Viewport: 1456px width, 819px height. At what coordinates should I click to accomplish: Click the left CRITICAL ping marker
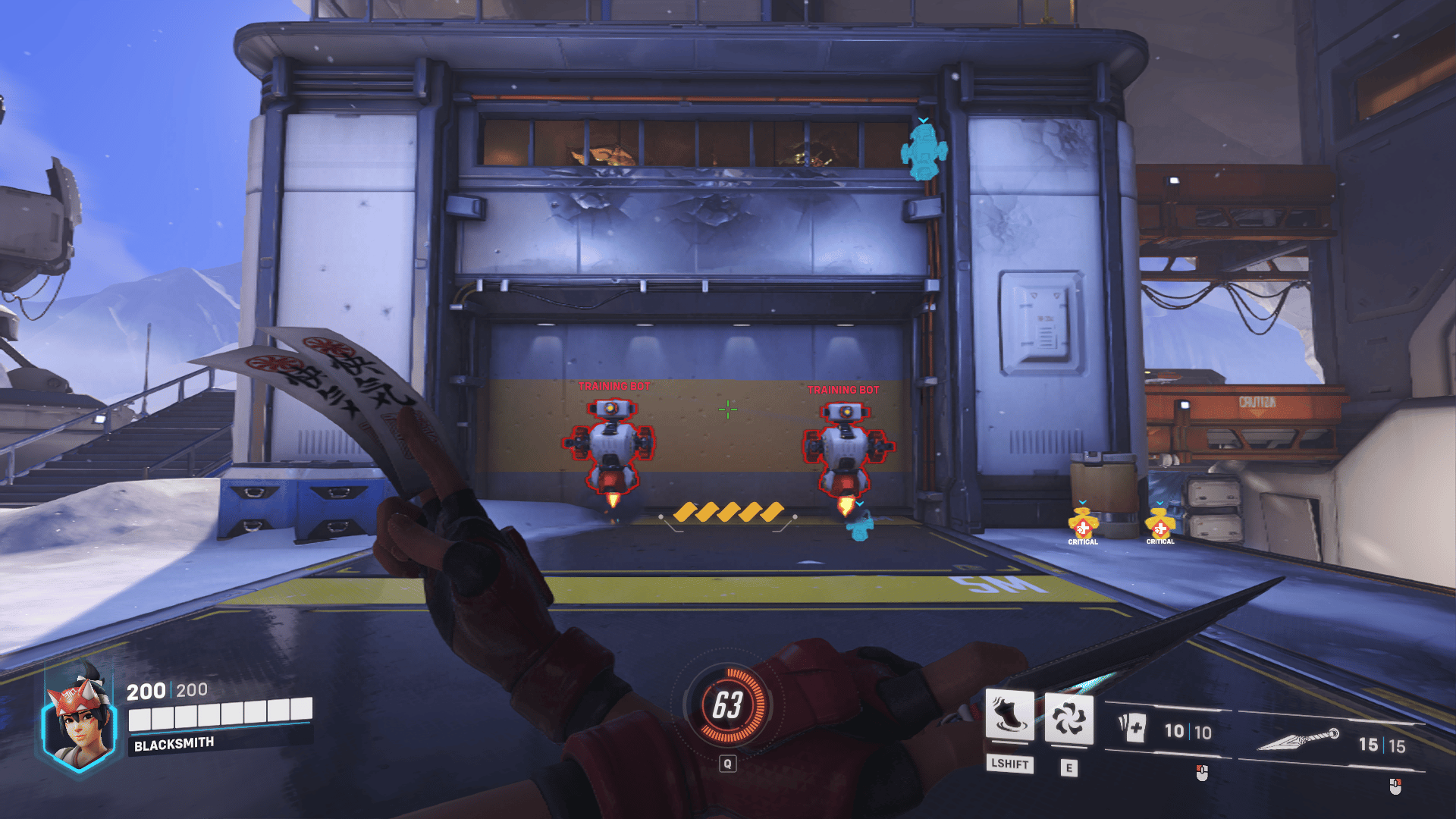[x=1083, y=525]
